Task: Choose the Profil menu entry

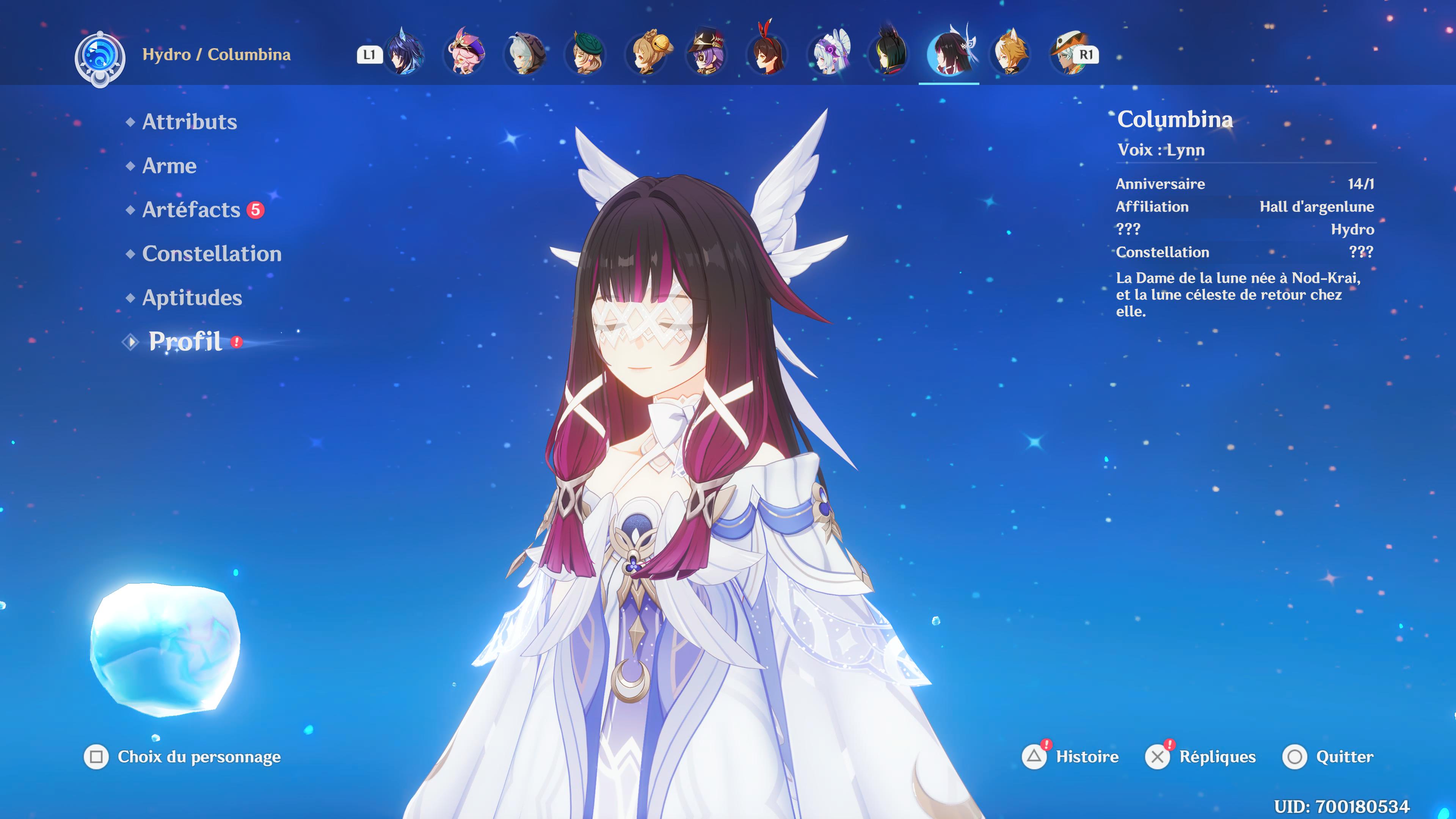Action: click(185, 341)
